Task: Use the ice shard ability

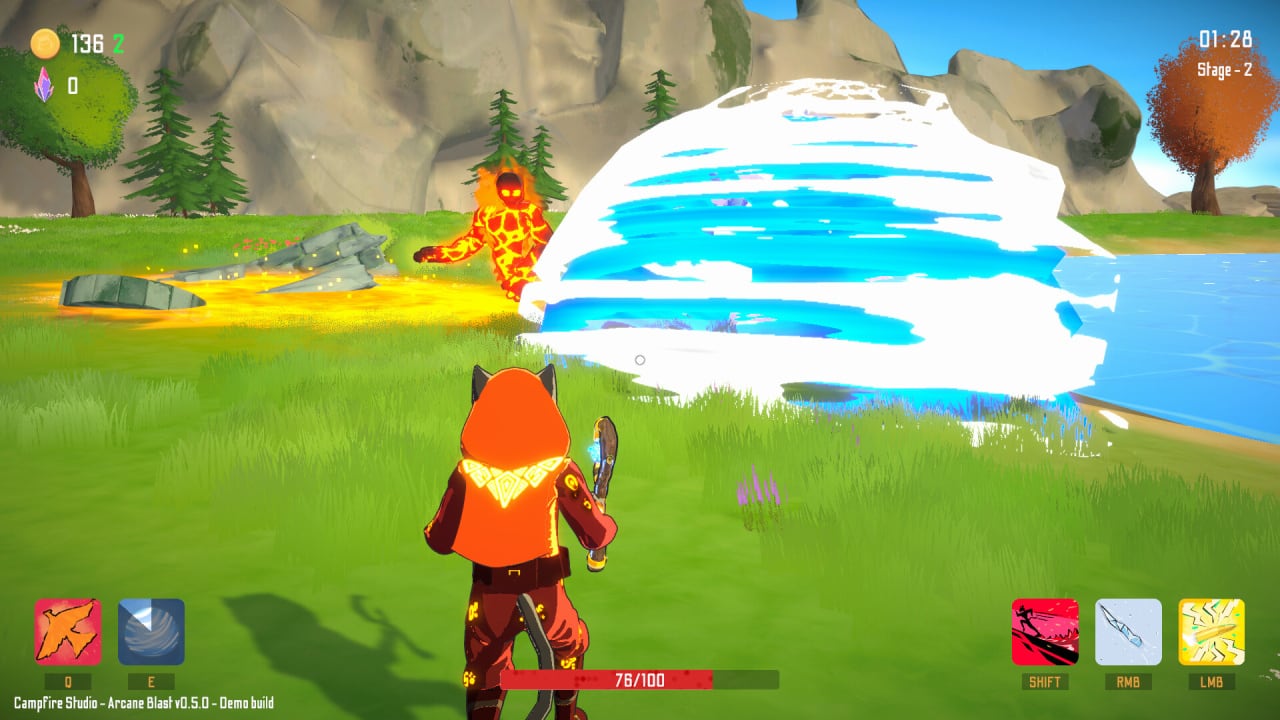Action: pos(1128,632)
